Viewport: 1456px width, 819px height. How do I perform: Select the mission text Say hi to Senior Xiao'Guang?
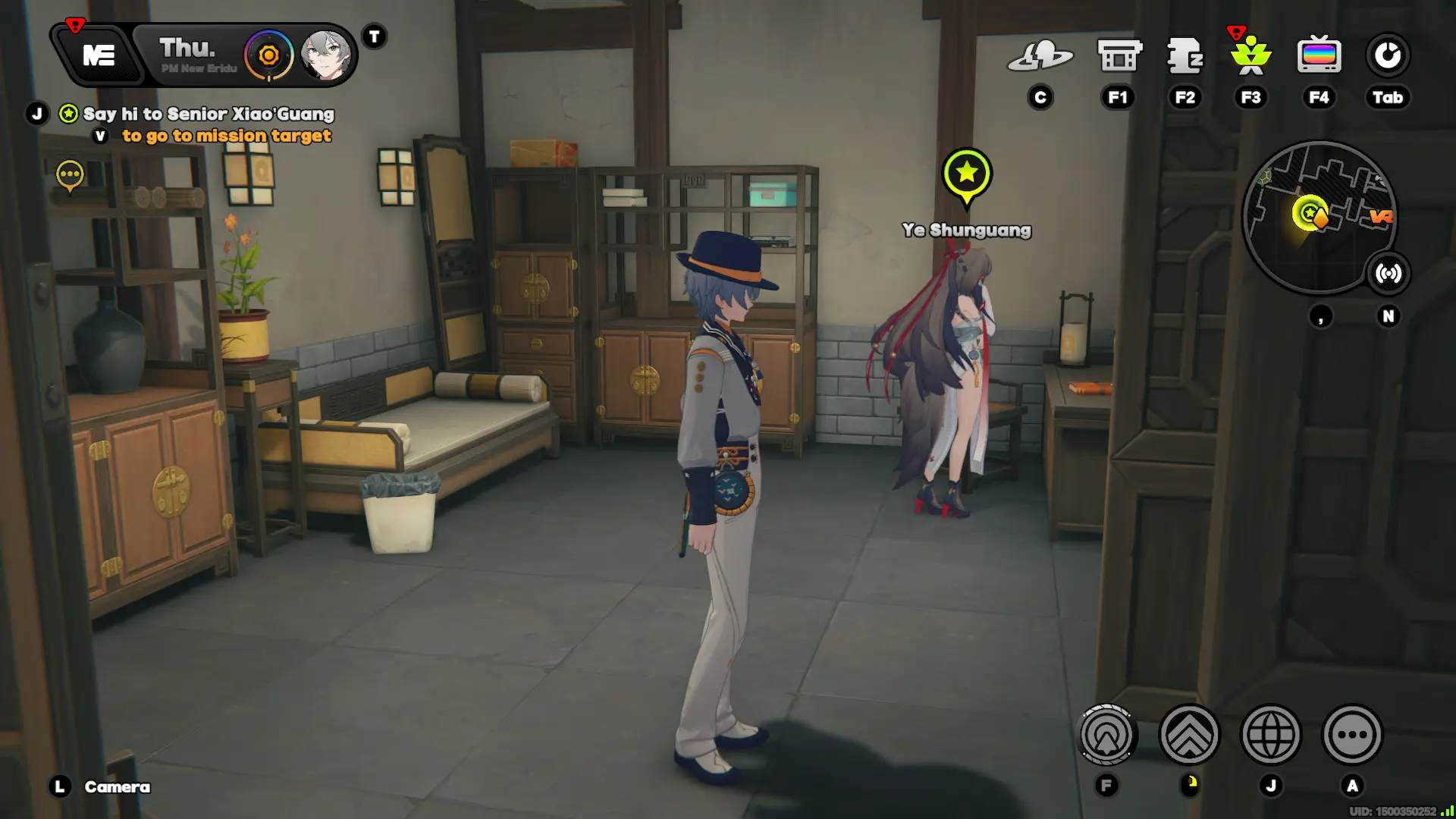(x=209, y=115)
